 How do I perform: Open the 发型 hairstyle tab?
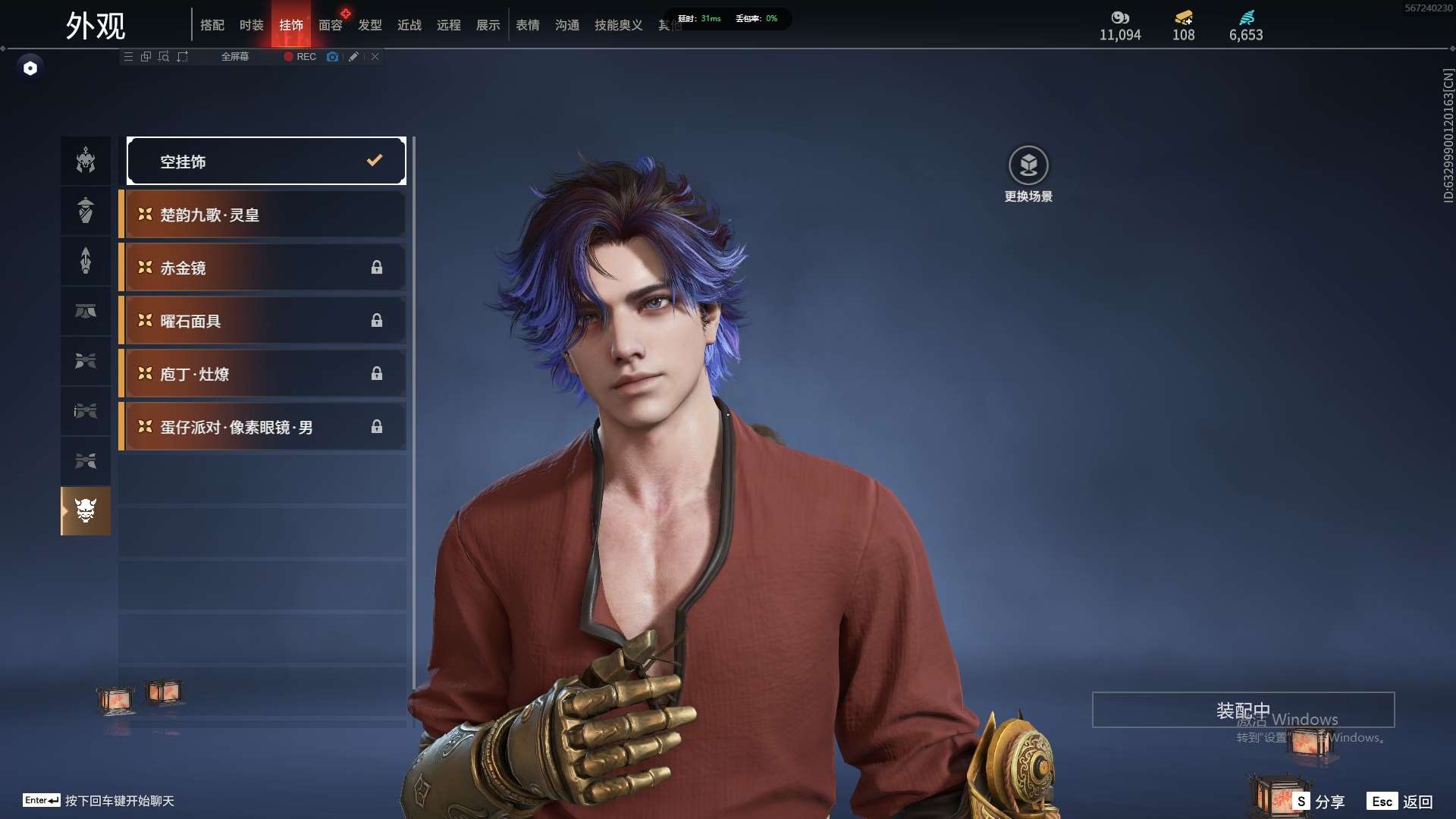370,25
